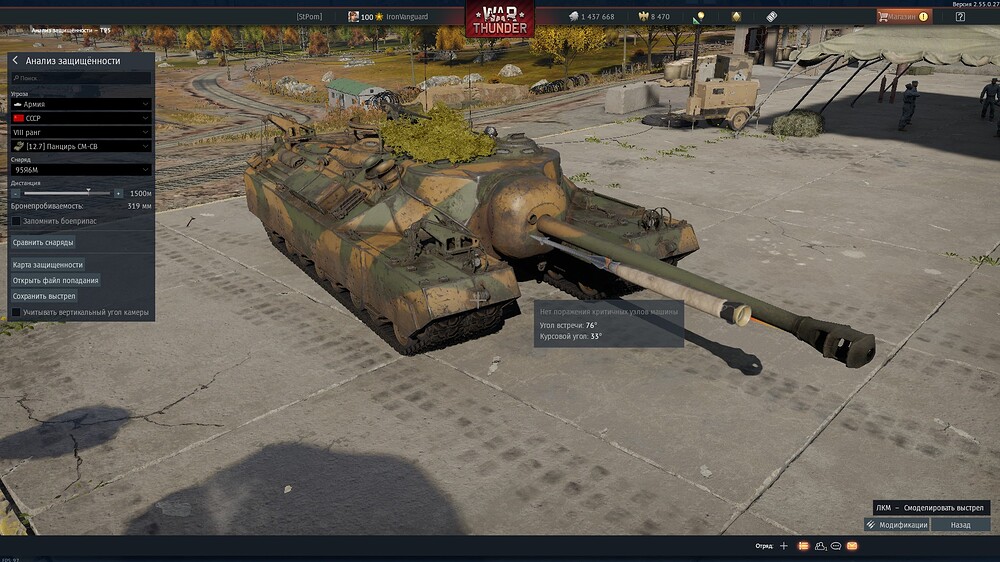Image resolution: width=1000 pixels, height=562 pixels.
Task: Click Сравнить снаряды button
Action: [43, 242]
